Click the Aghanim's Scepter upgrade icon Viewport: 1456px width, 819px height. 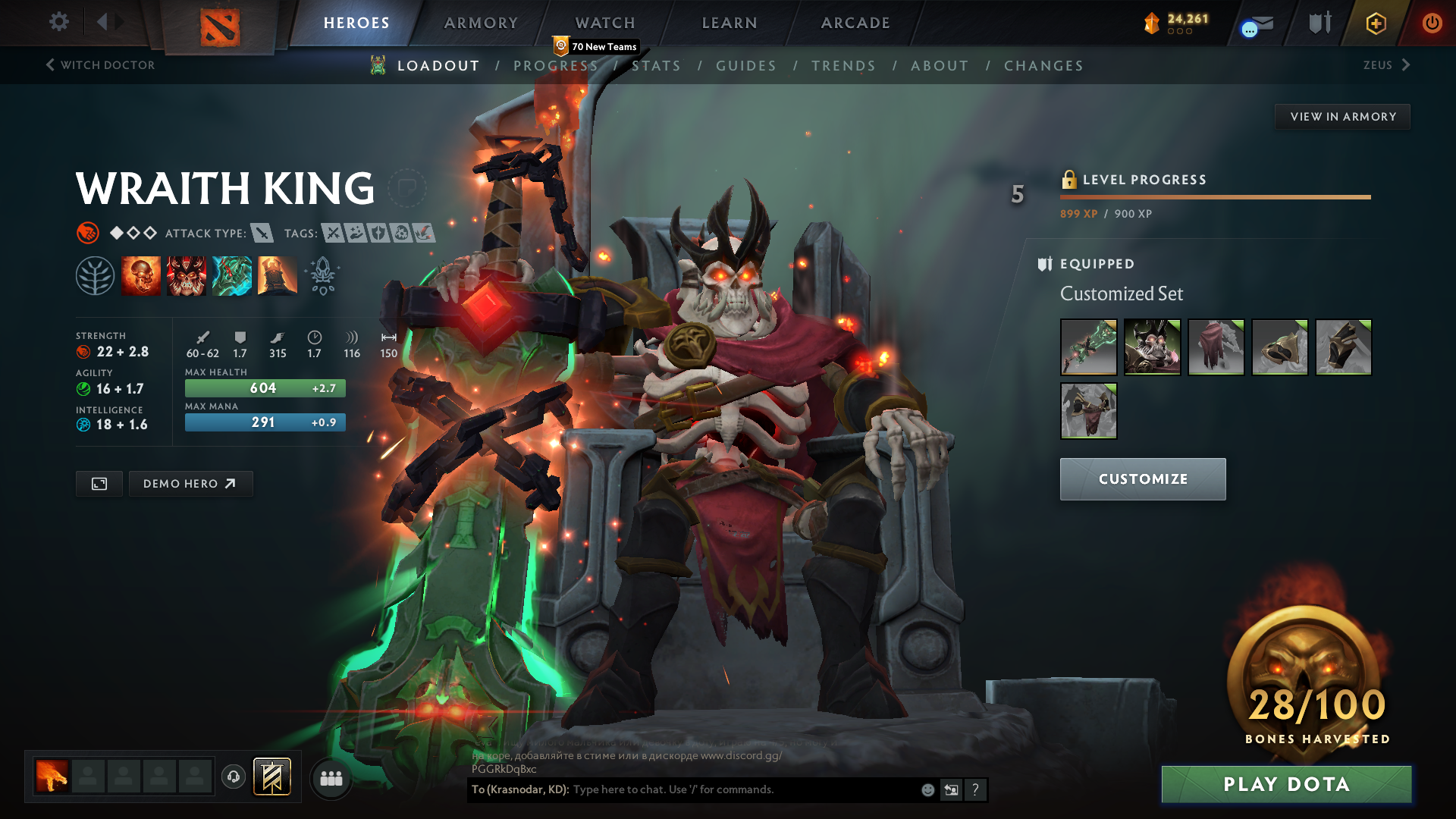tap(322, 275)
